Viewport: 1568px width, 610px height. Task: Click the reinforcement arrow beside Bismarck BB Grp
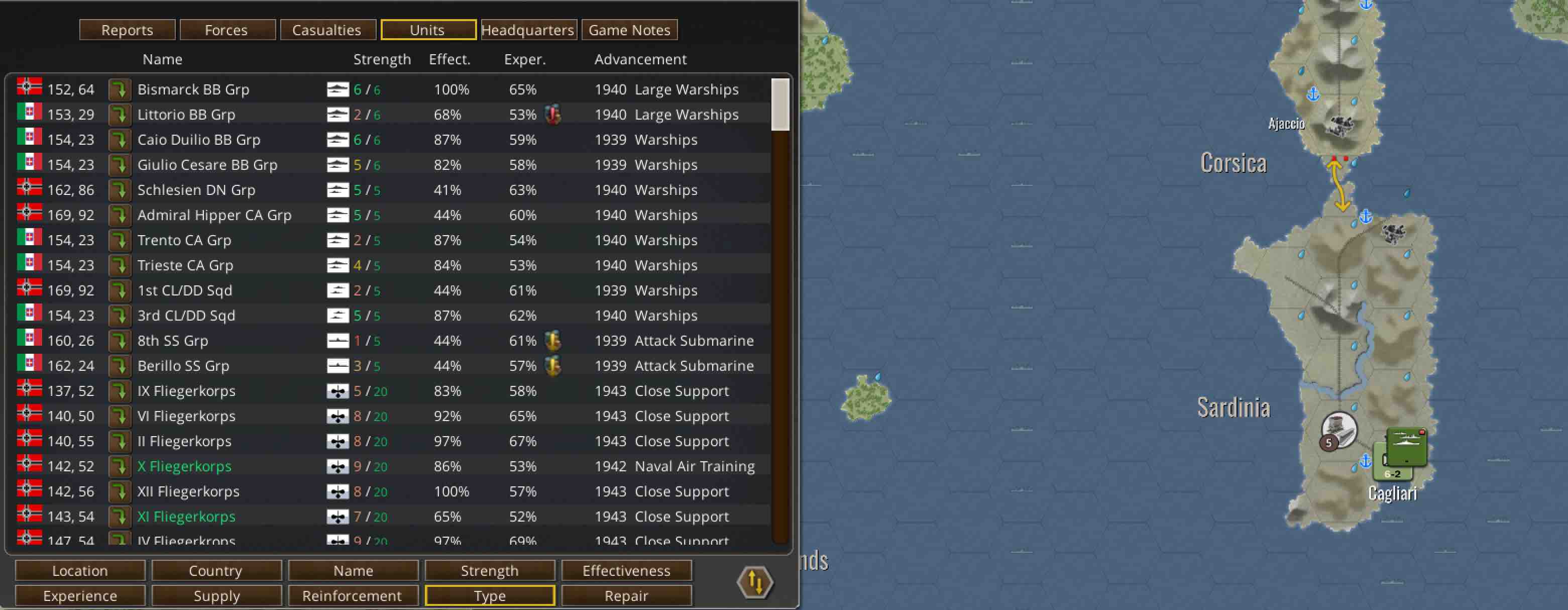[120, 89]
